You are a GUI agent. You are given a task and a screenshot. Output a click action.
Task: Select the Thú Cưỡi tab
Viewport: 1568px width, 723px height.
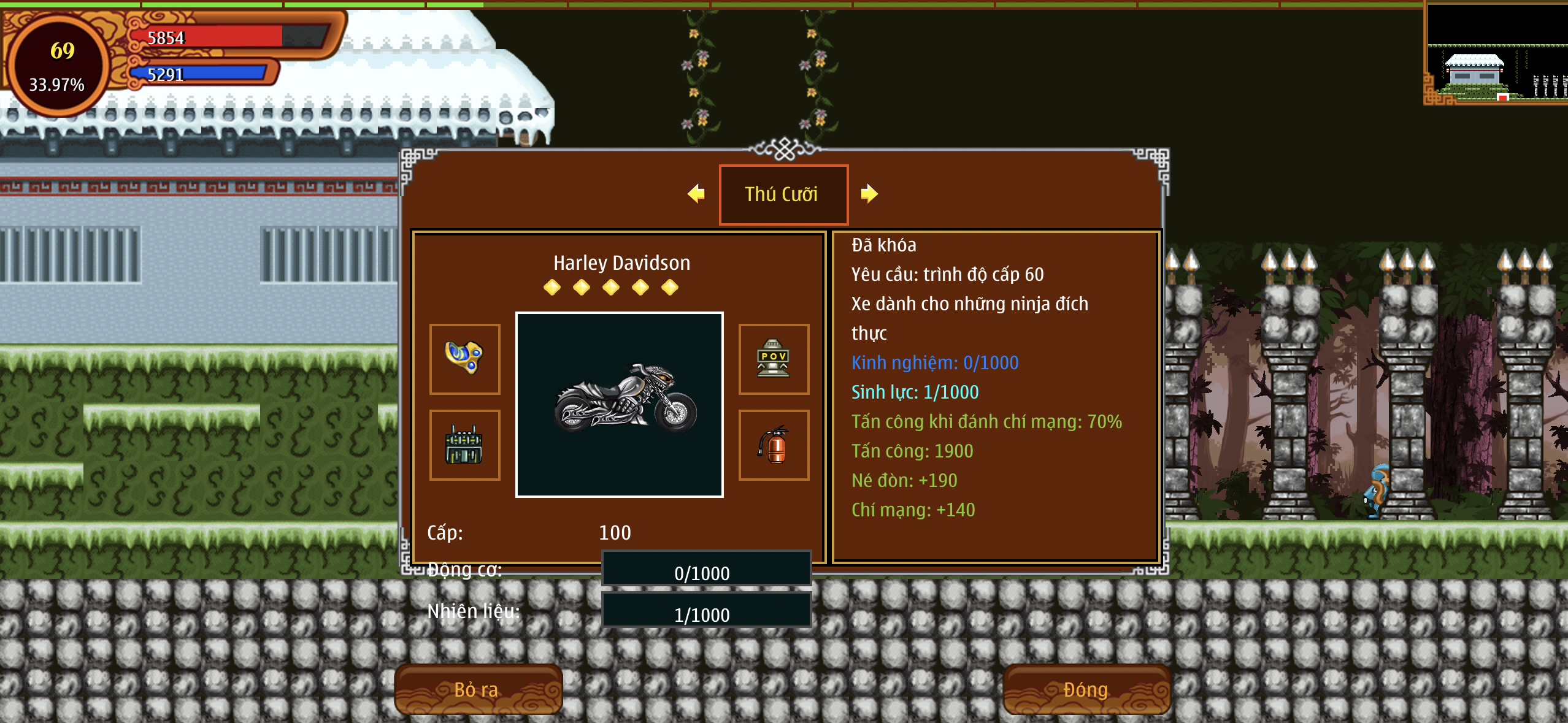coord(783,194)
